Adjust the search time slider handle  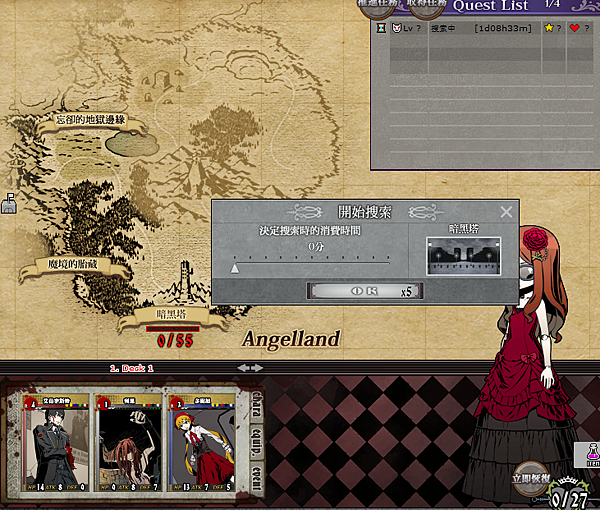pyautogui.click(x=235, y=267)
